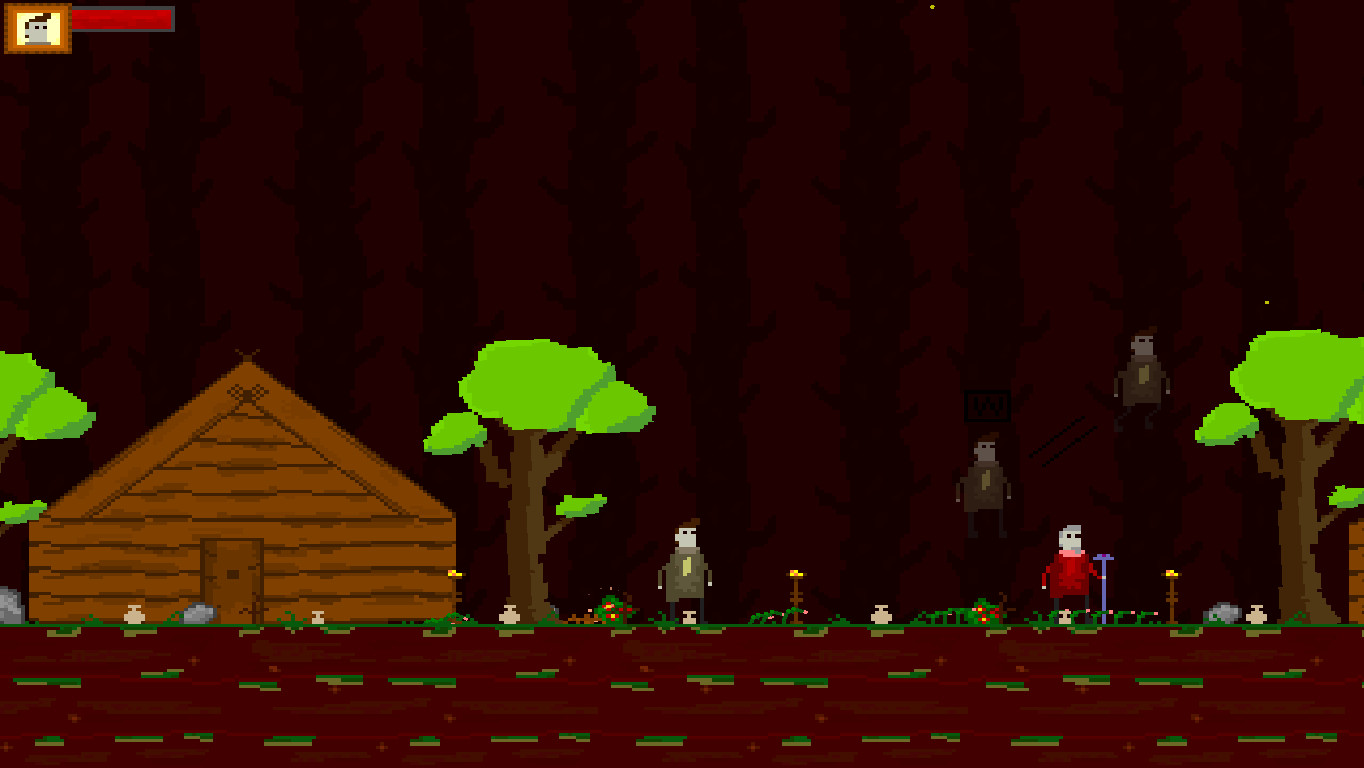Click the character portrait in the golden frame

(x=38, y=30)
